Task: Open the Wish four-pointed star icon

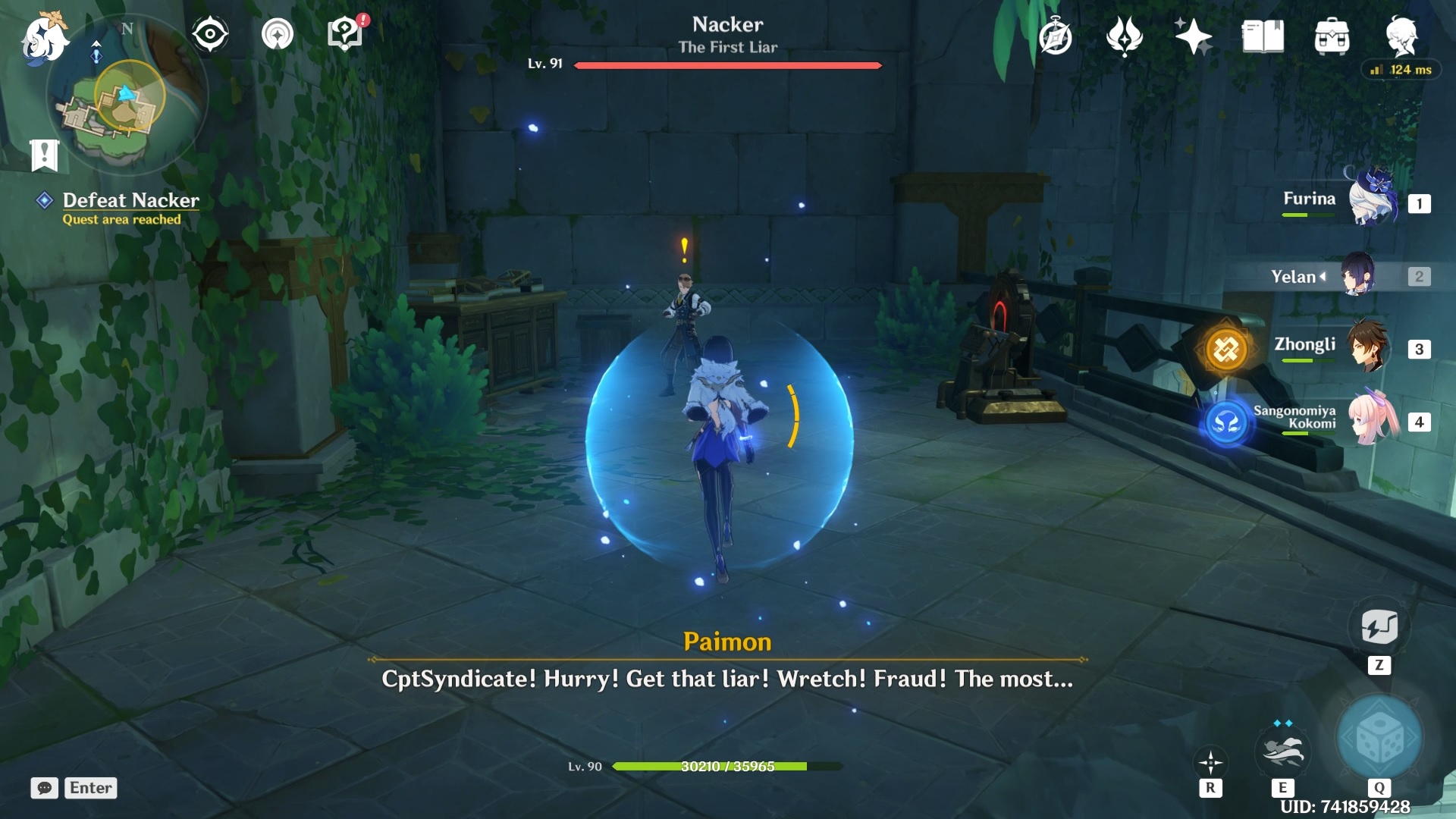Action: (x=1193, y=36)
